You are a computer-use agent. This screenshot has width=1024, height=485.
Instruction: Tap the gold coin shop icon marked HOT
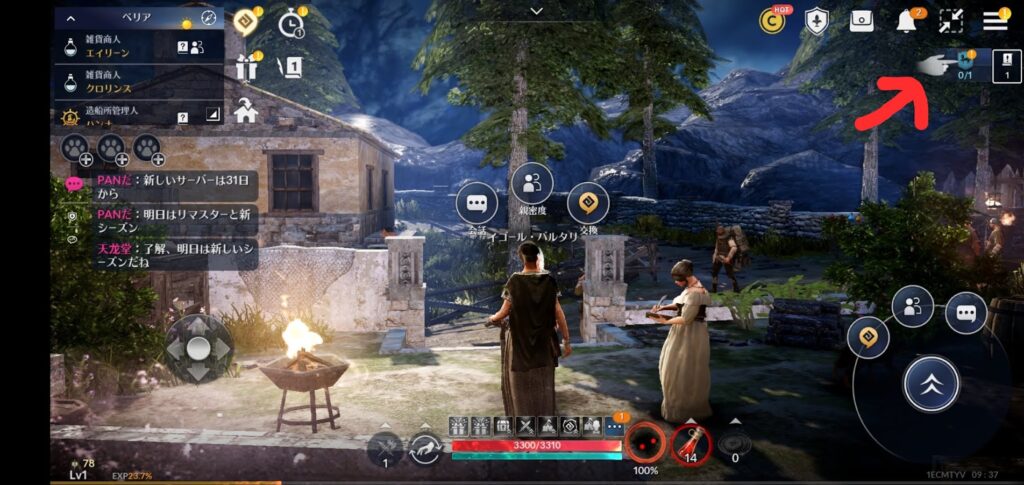pyautogui.click(x=771, y=20)
